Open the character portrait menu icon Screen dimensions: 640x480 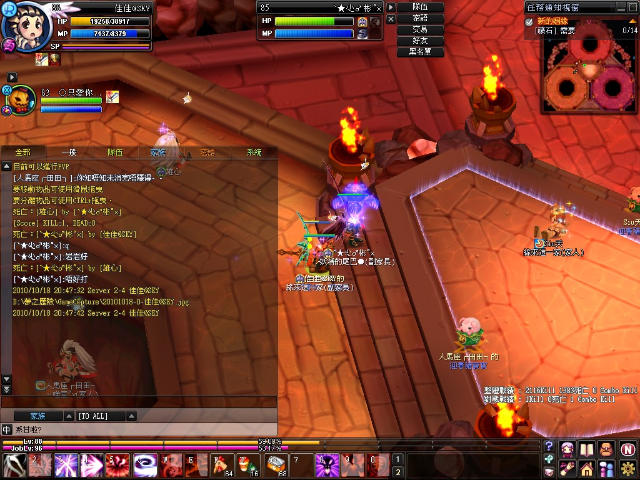click(567, 447)
